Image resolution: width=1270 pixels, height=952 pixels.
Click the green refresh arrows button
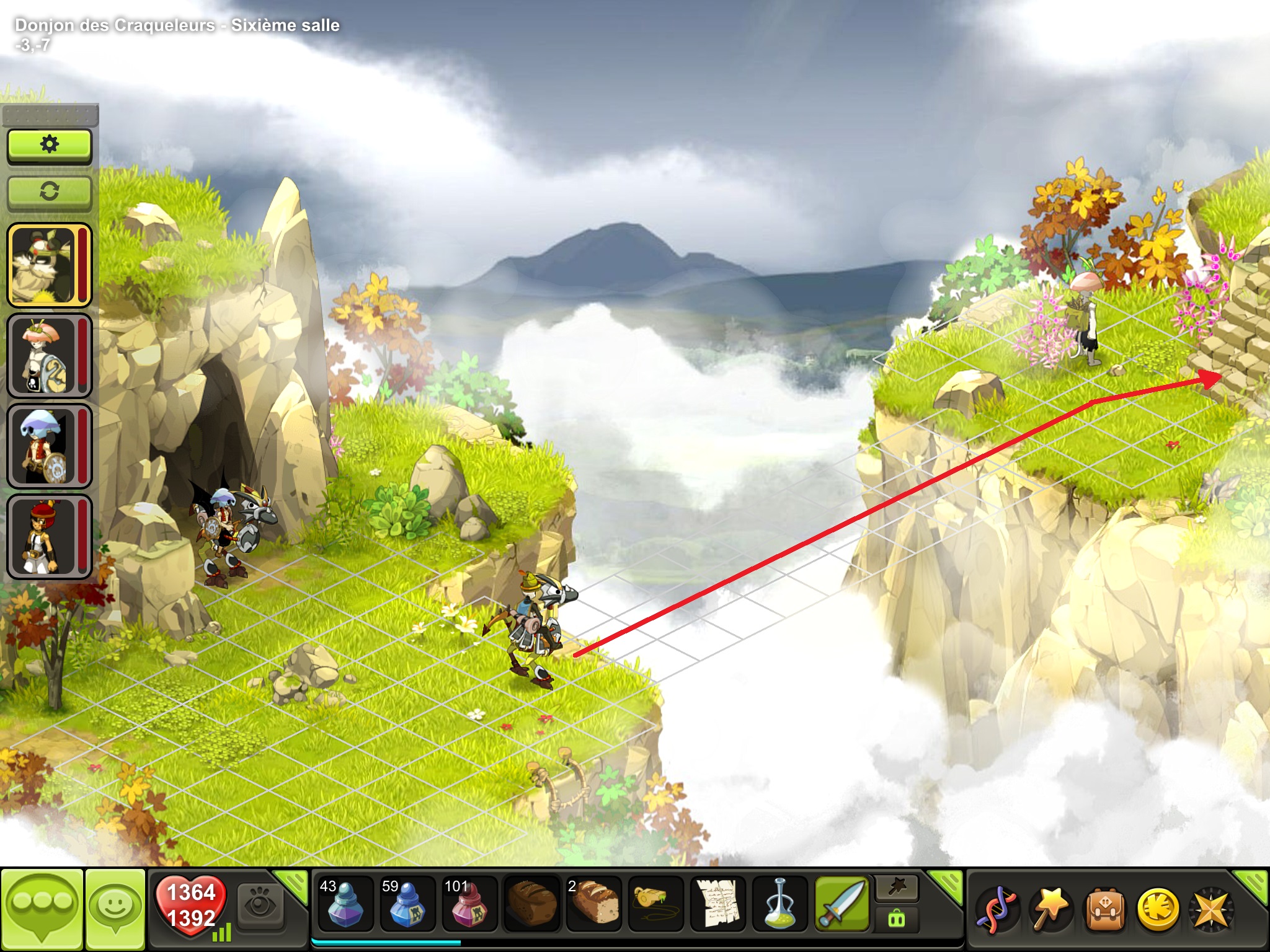tap(50, 192)
